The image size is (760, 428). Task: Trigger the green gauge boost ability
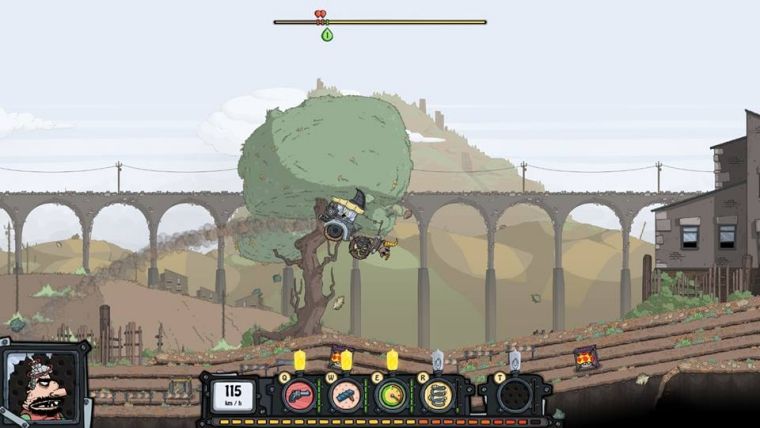[391, 395]
